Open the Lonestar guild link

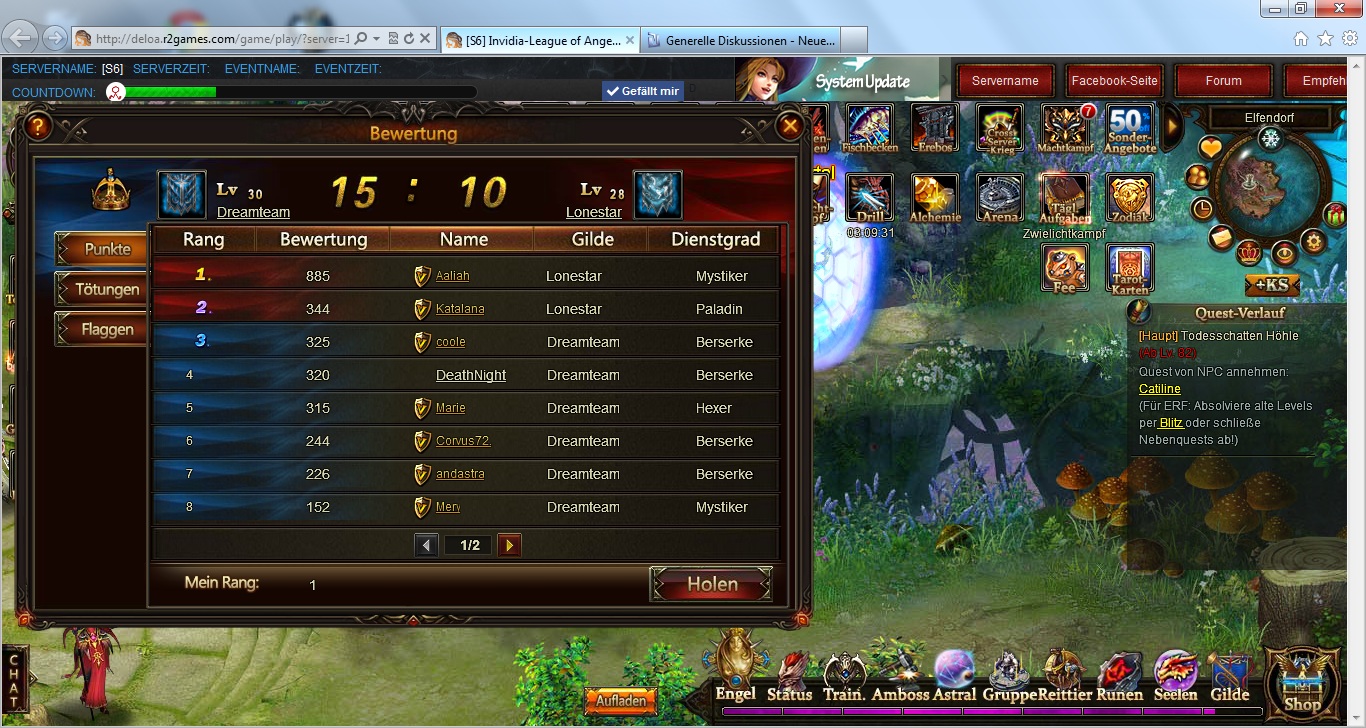(594, 212)
